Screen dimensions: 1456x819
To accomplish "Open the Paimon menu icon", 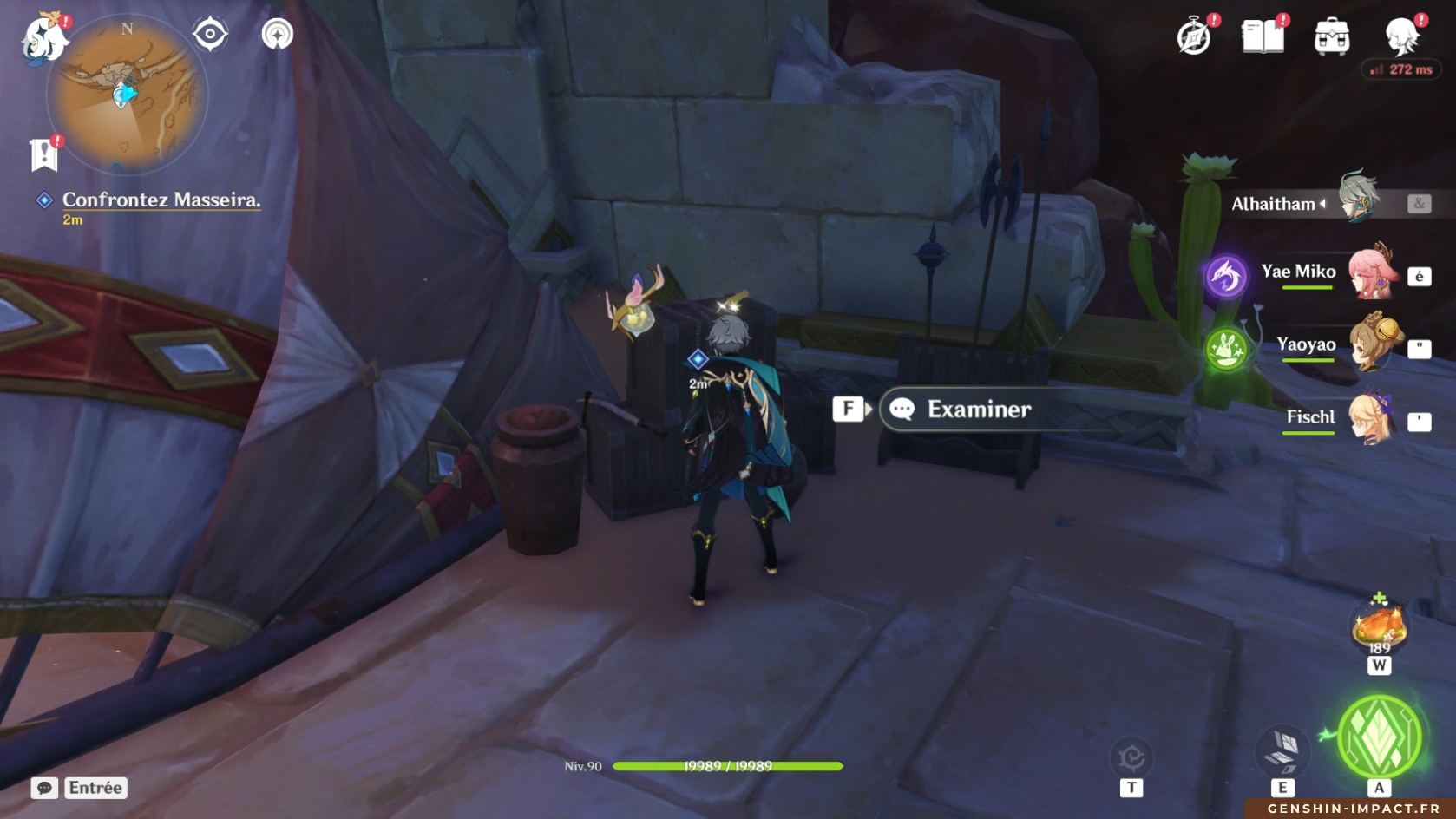I will click(43, 38).
